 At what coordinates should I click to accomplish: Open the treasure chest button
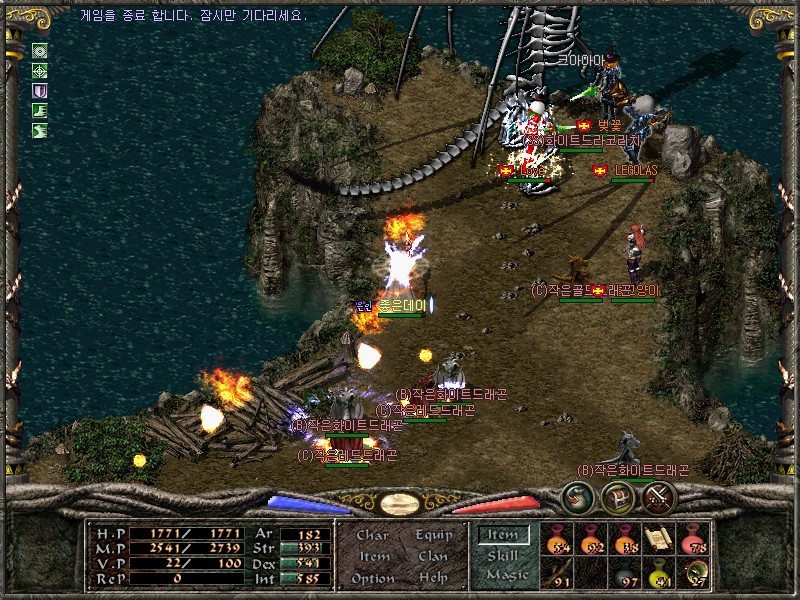tap(618, 497)
